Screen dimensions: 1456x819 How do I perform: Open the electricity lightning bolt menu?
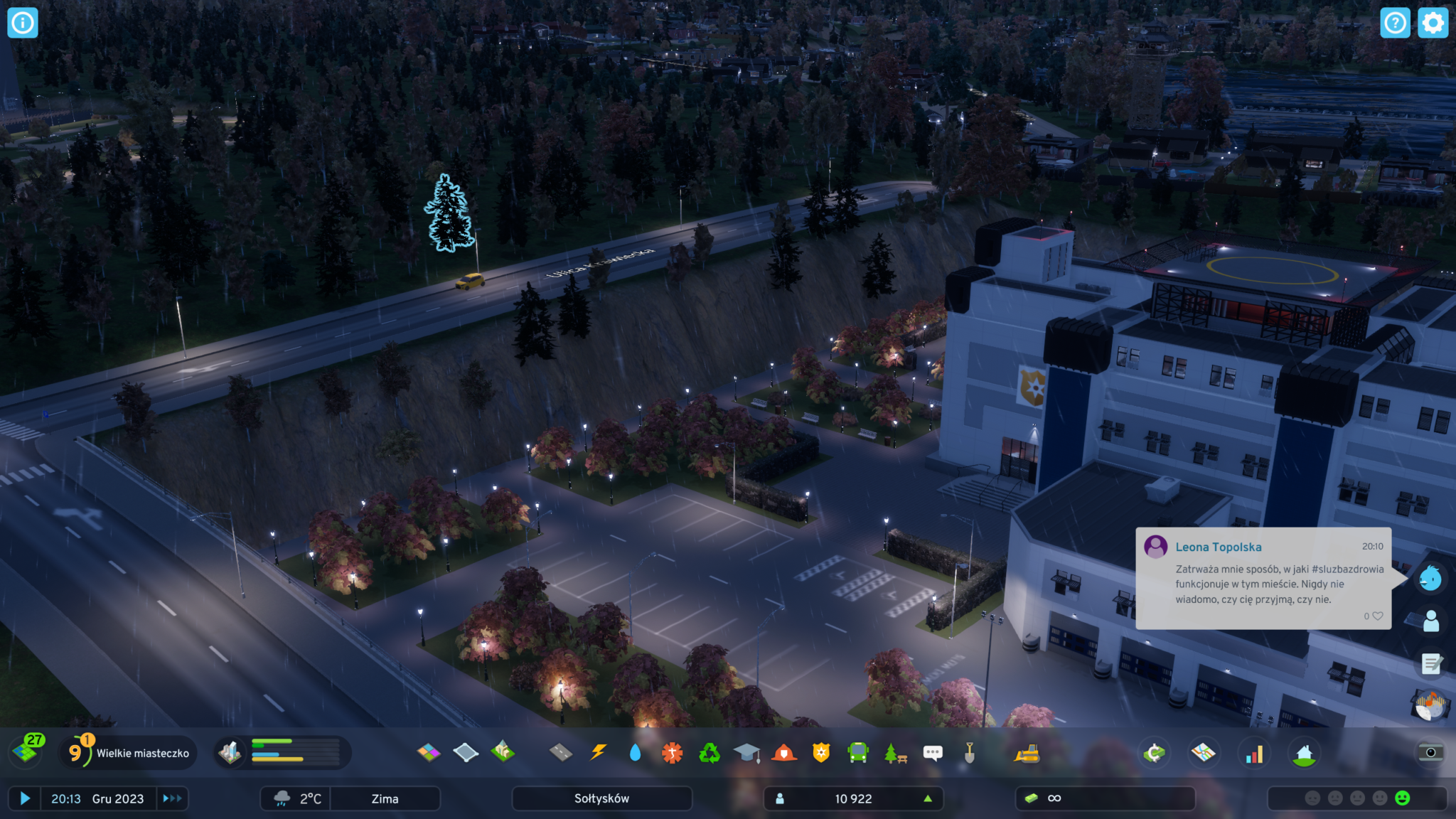click(599, 752)
